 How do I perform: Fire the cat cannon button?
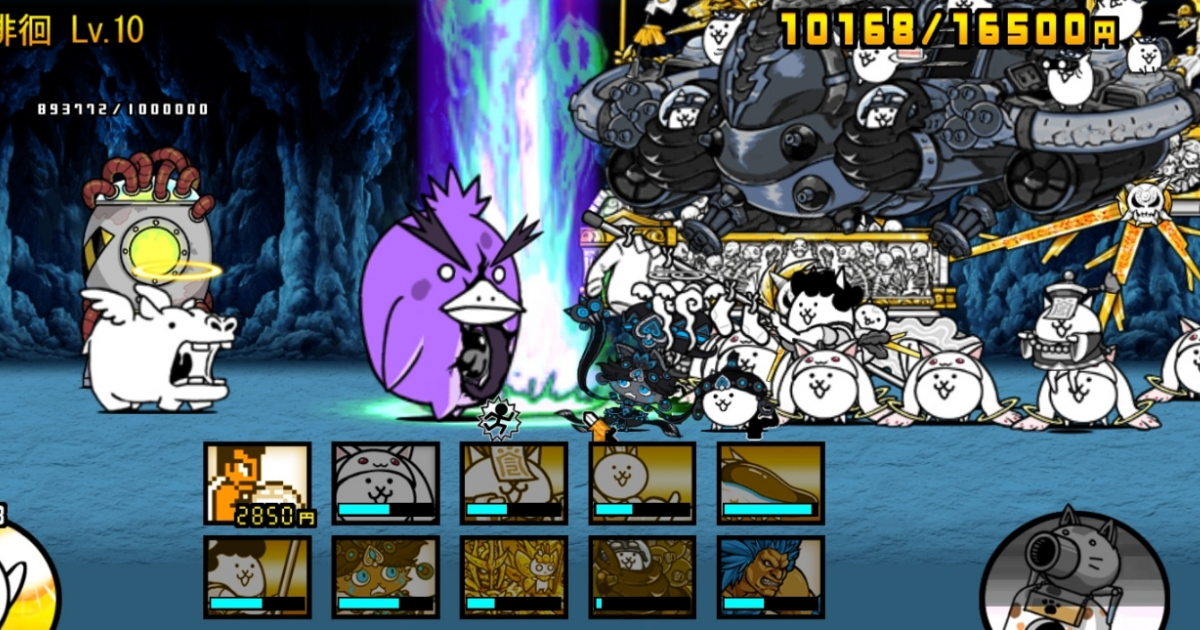pos(1075,575)
